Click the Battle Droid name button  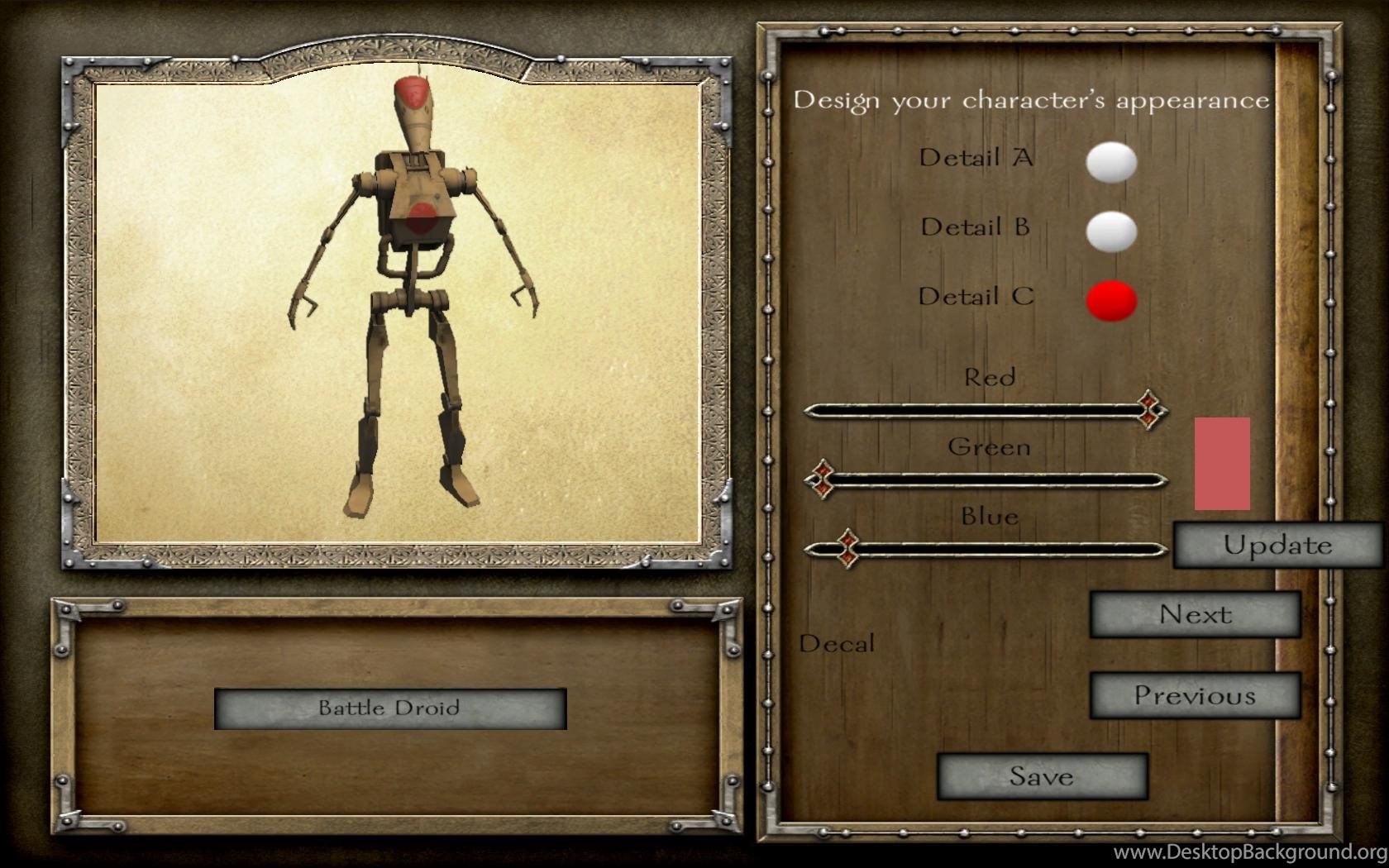tap(389, 708)
